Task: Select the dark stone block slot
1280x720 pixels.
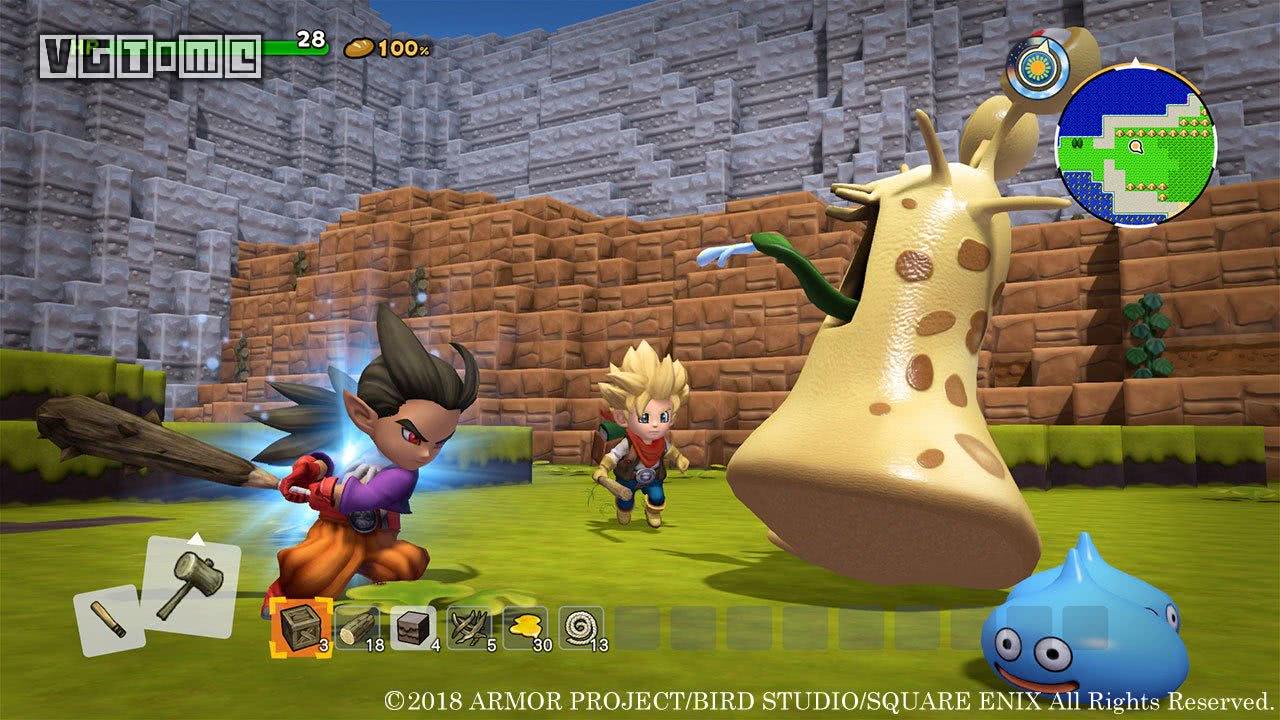Action: point(412,629)
